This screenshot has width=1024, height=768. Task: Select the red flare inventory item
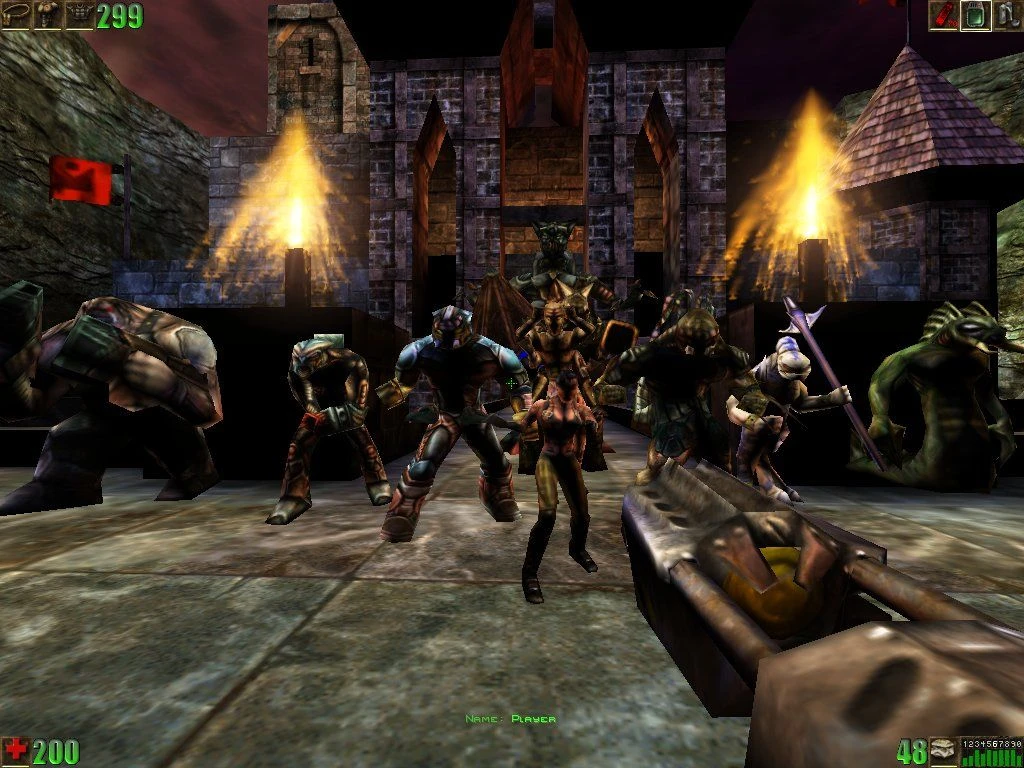point(944,15)
